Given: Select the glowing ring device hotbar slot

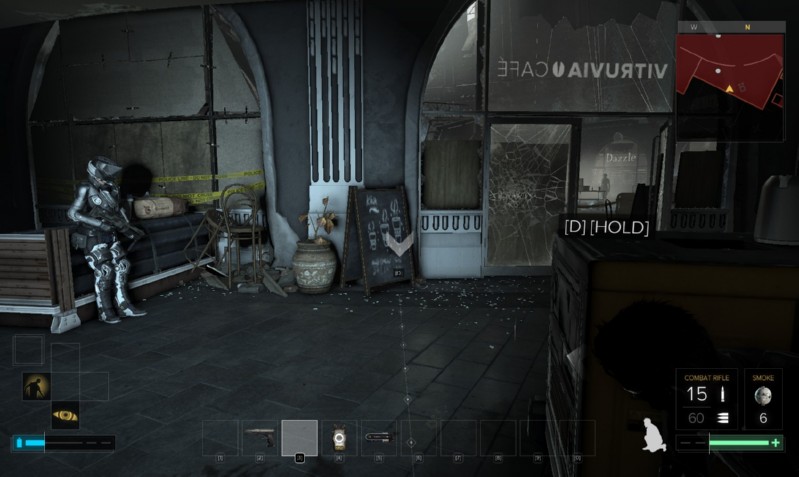Looking at the screenshot, I should coord(339,437).
